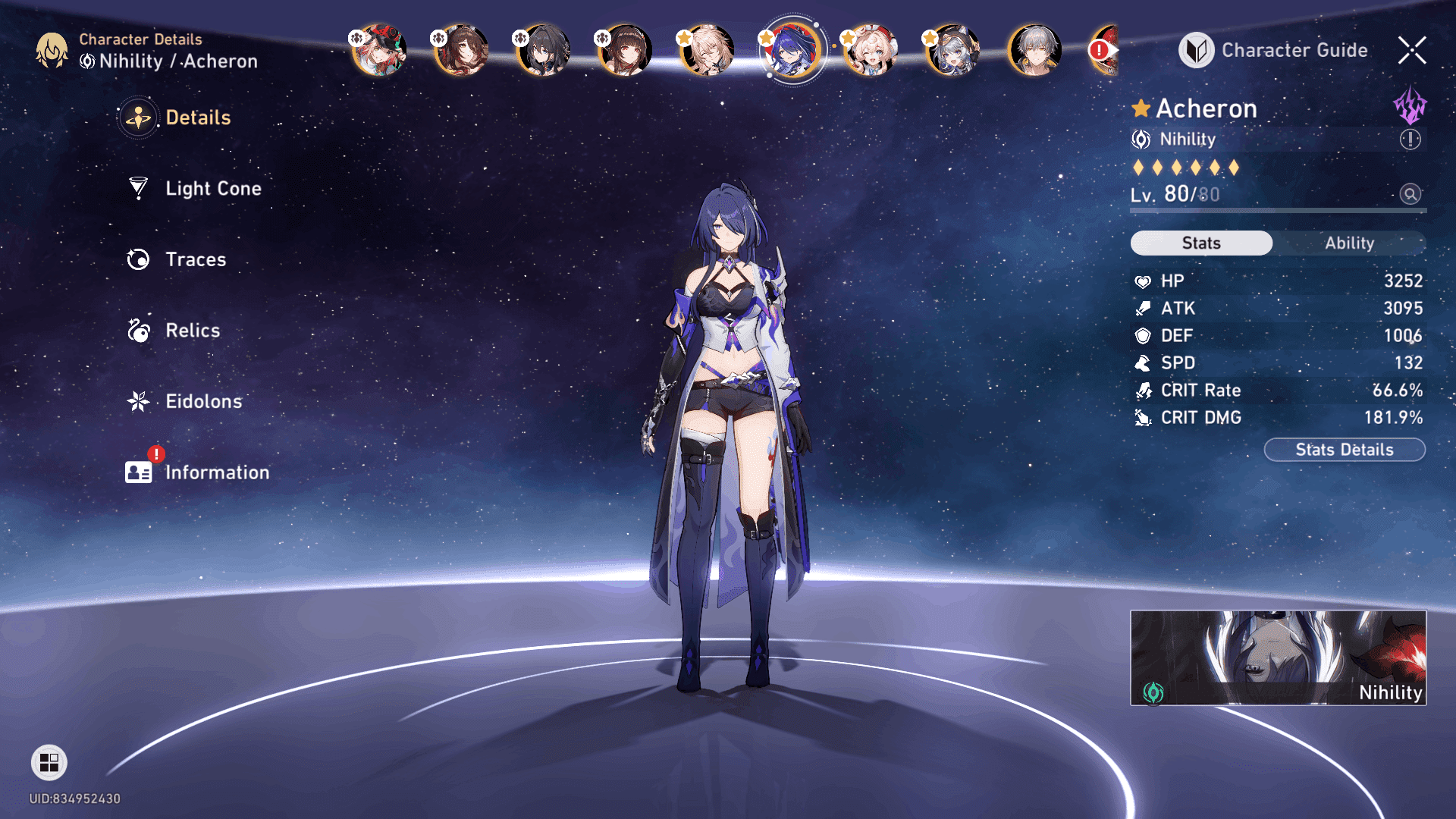Go to the Traces page
Viewport: 1456px width, 819px height.
(195, 260)
